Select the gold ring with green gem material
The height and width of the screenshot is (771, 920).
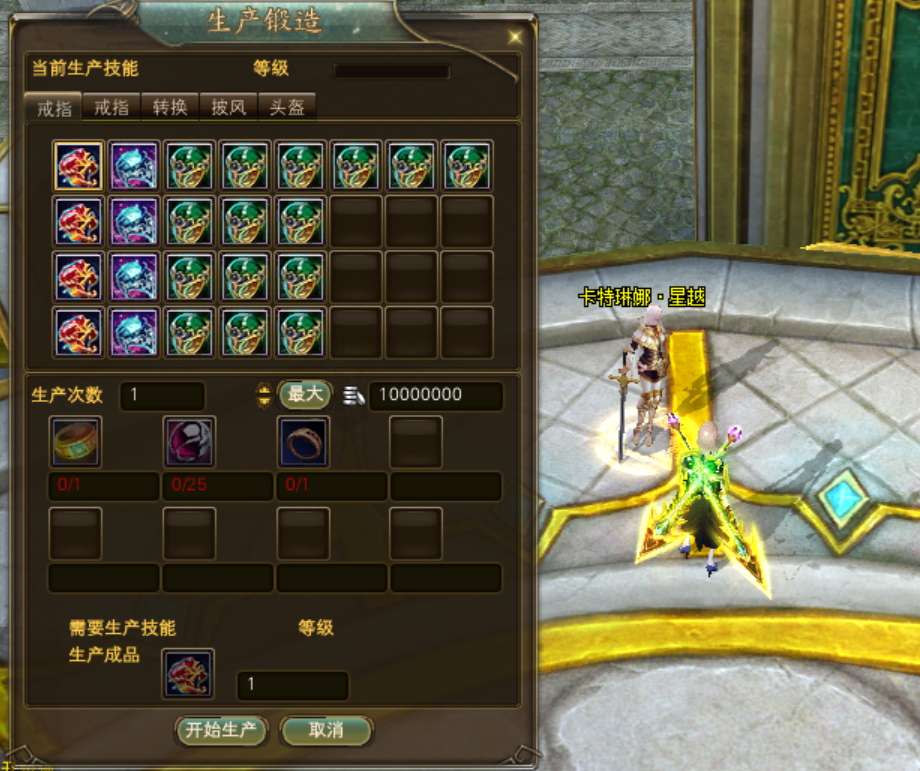tap(76, 442)
